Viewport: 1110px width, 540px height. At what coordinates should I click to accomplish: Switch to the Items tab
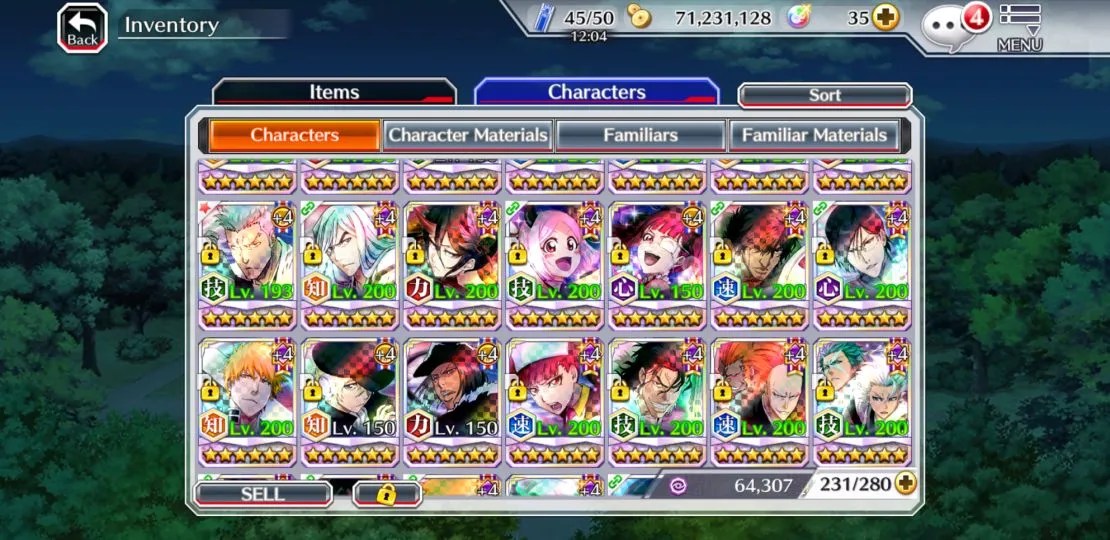point(334,92)
